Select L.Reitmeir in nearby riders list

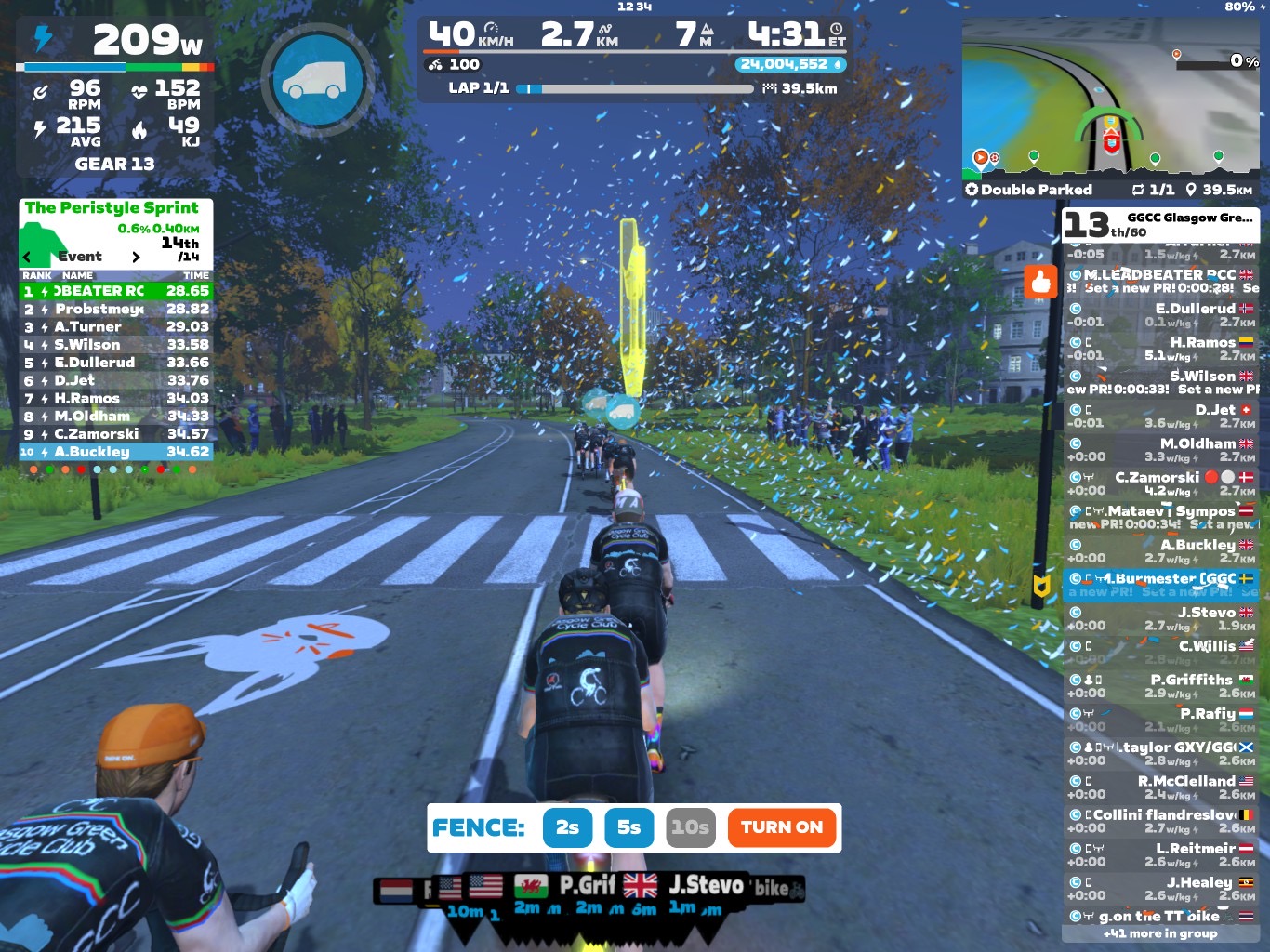tap(1160, 854)
